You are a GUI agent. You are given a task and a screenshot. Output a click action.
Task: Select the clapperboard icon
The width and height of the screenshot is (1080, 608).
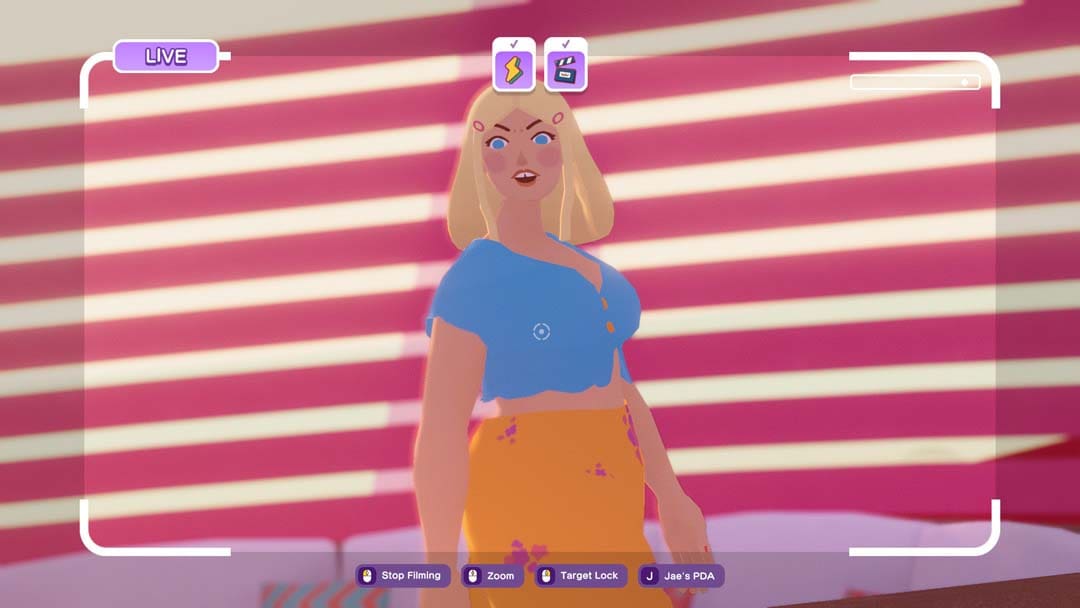[x=565, y=70]
